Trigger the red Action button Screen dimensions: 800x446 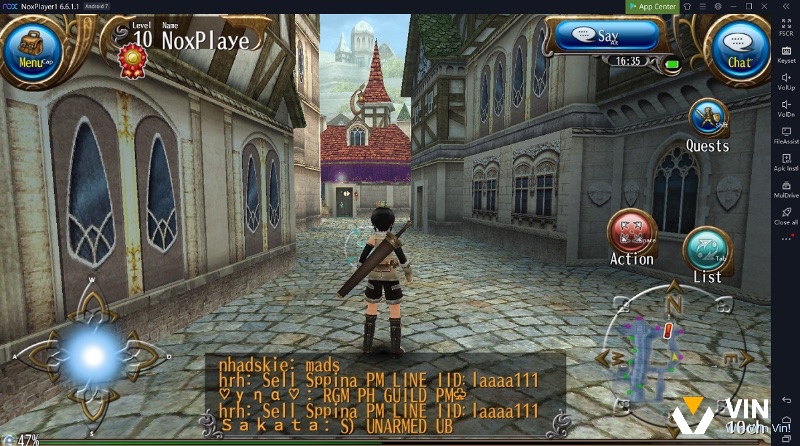(631, 234)
